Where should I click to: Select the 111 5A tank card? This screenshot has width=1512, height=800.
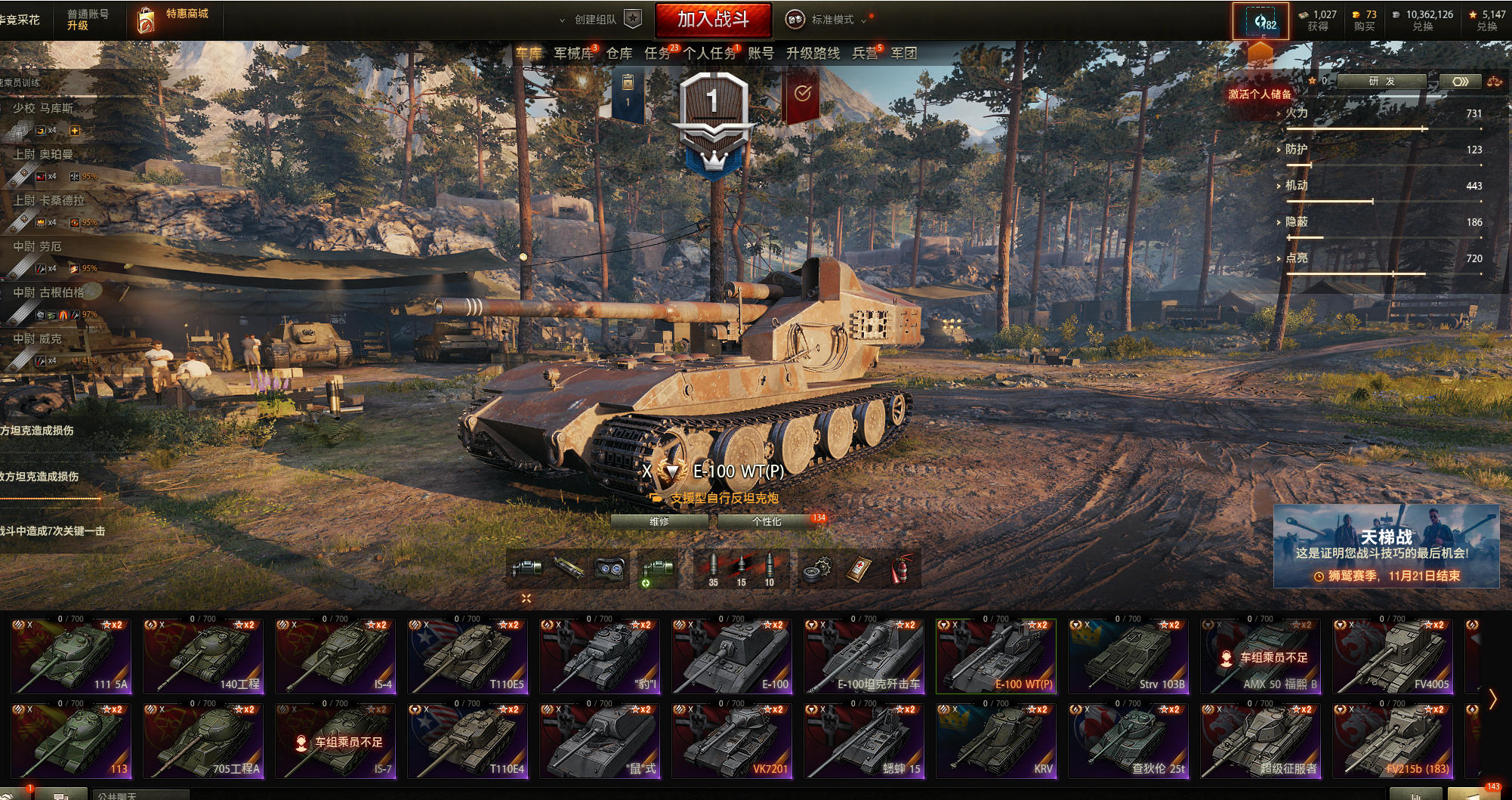pyautogui.click(x=70, y=656)
